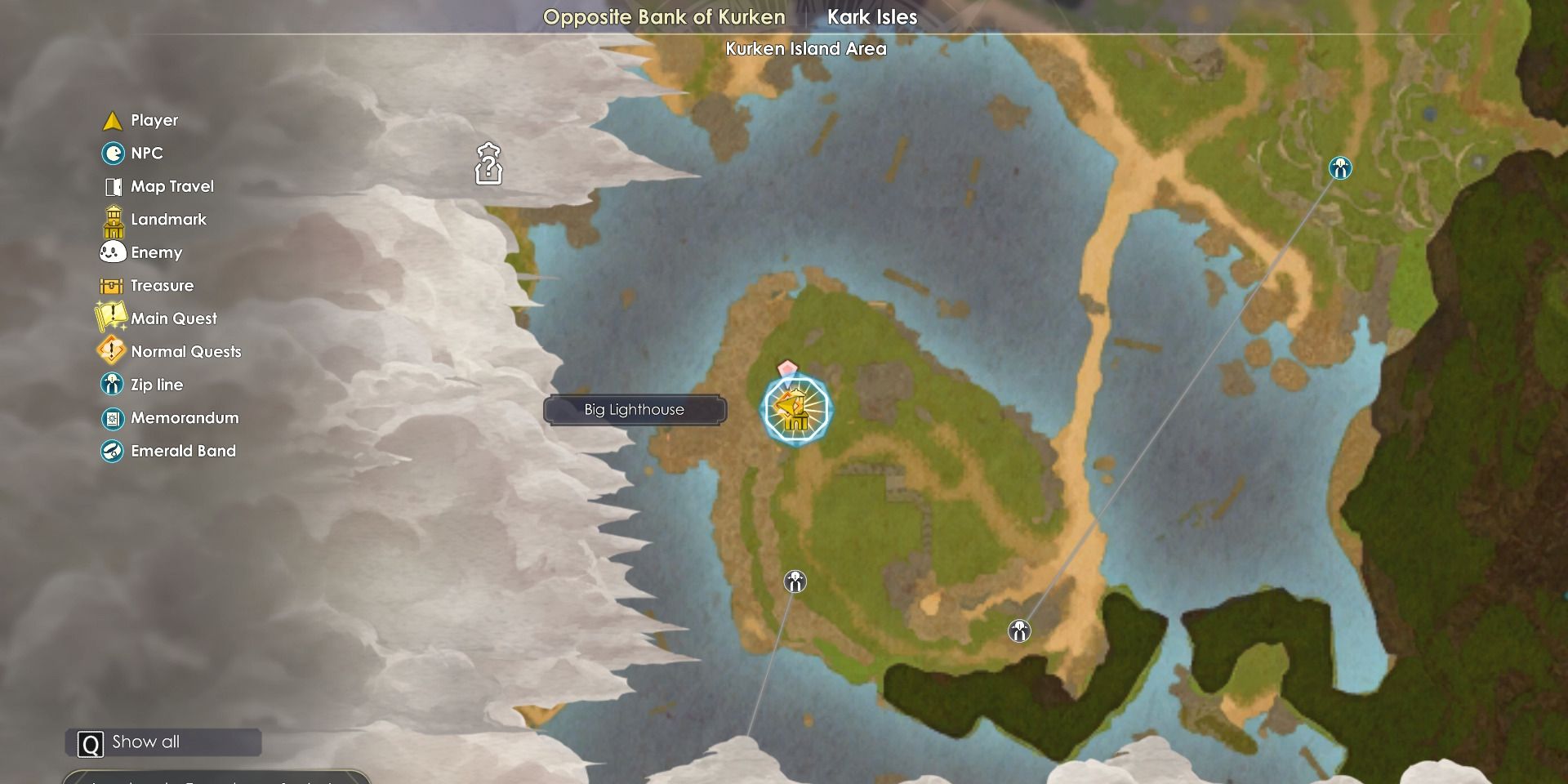Viewport: 1568px width, 784px height.
Task: Click the Normal Quests diamond icon
Action: tap(112, 351)
